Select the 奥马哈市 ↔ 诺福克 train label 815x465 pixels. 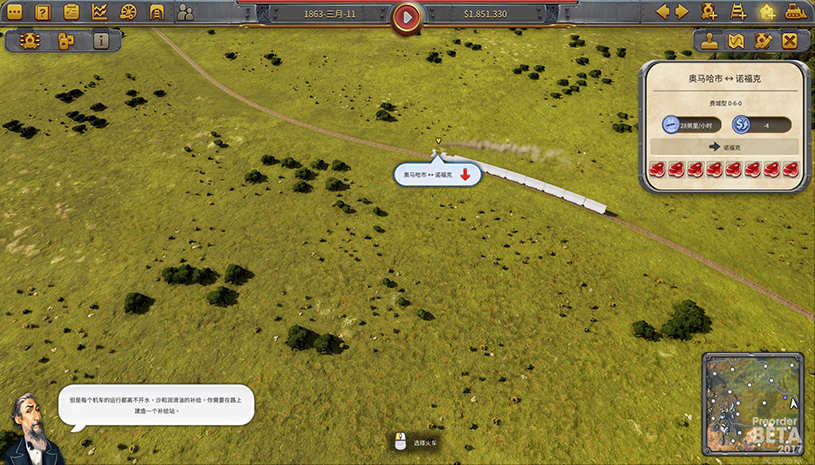pos(428,174)
